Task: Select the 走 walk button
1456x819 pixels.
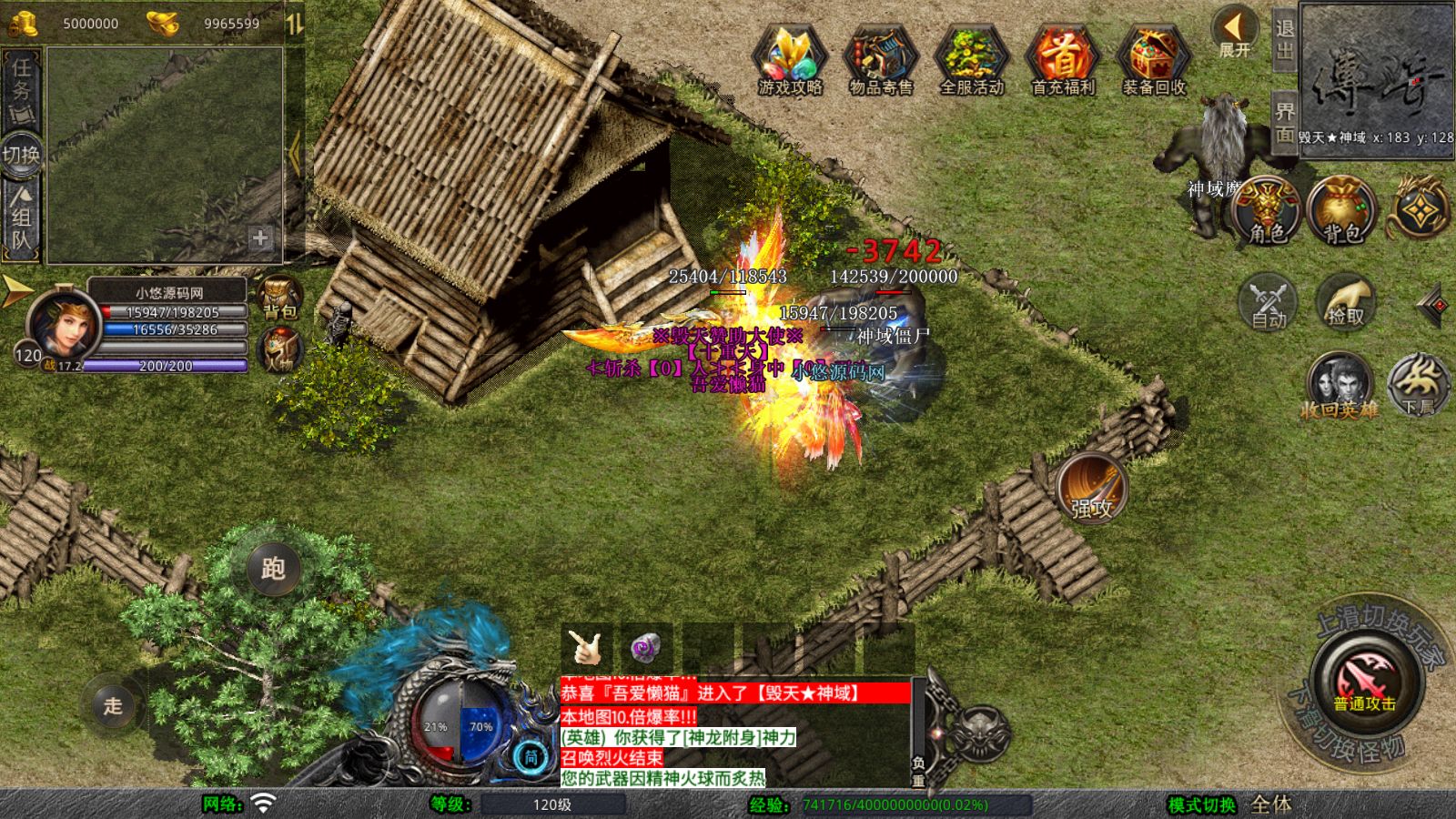Action: pyautogui.click(x=113, y=705)
